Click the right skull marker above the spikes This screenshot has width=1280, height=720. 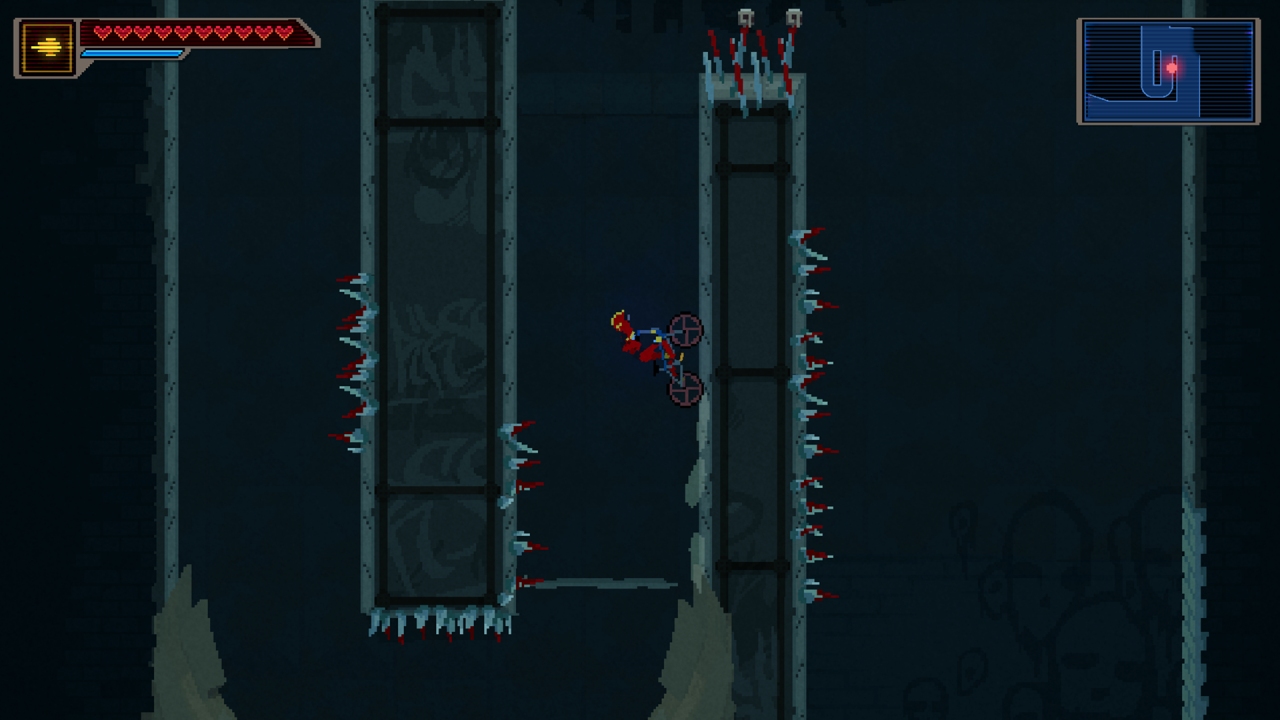[x=796, y=17]
